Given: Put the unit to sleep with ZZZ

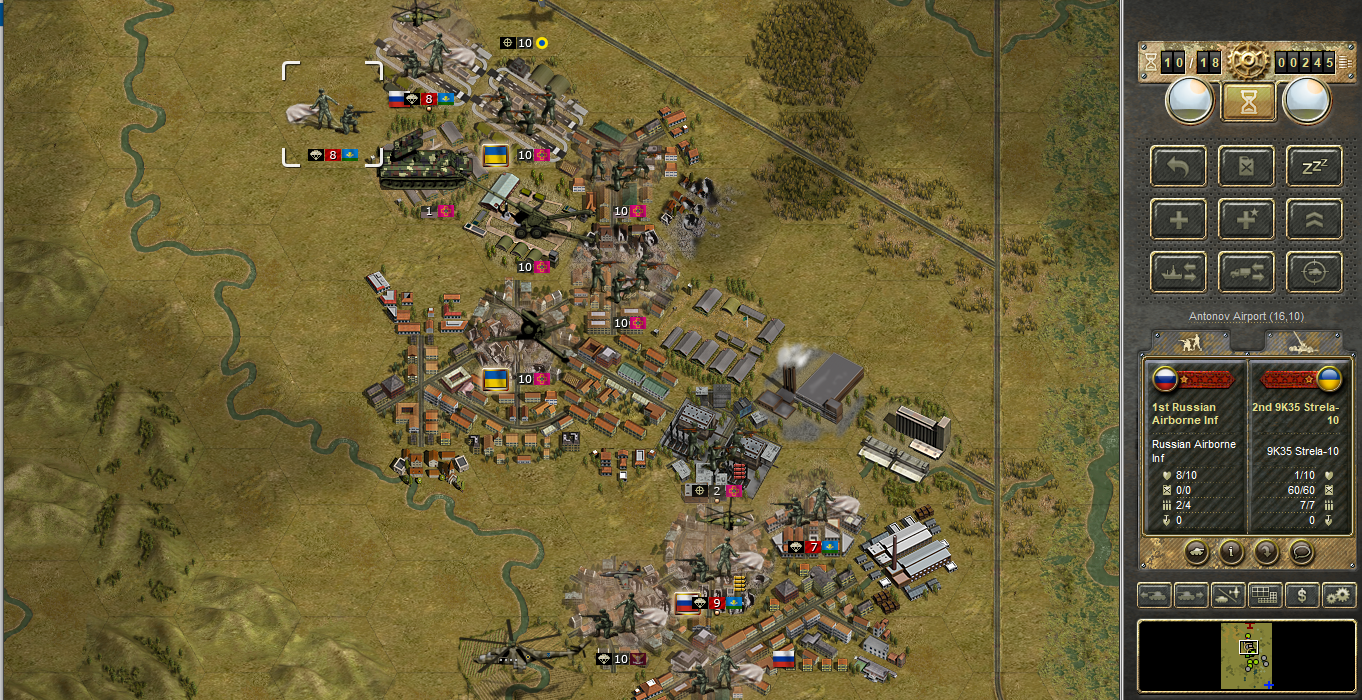Looking at the screenshot, I should (1314, 166).
